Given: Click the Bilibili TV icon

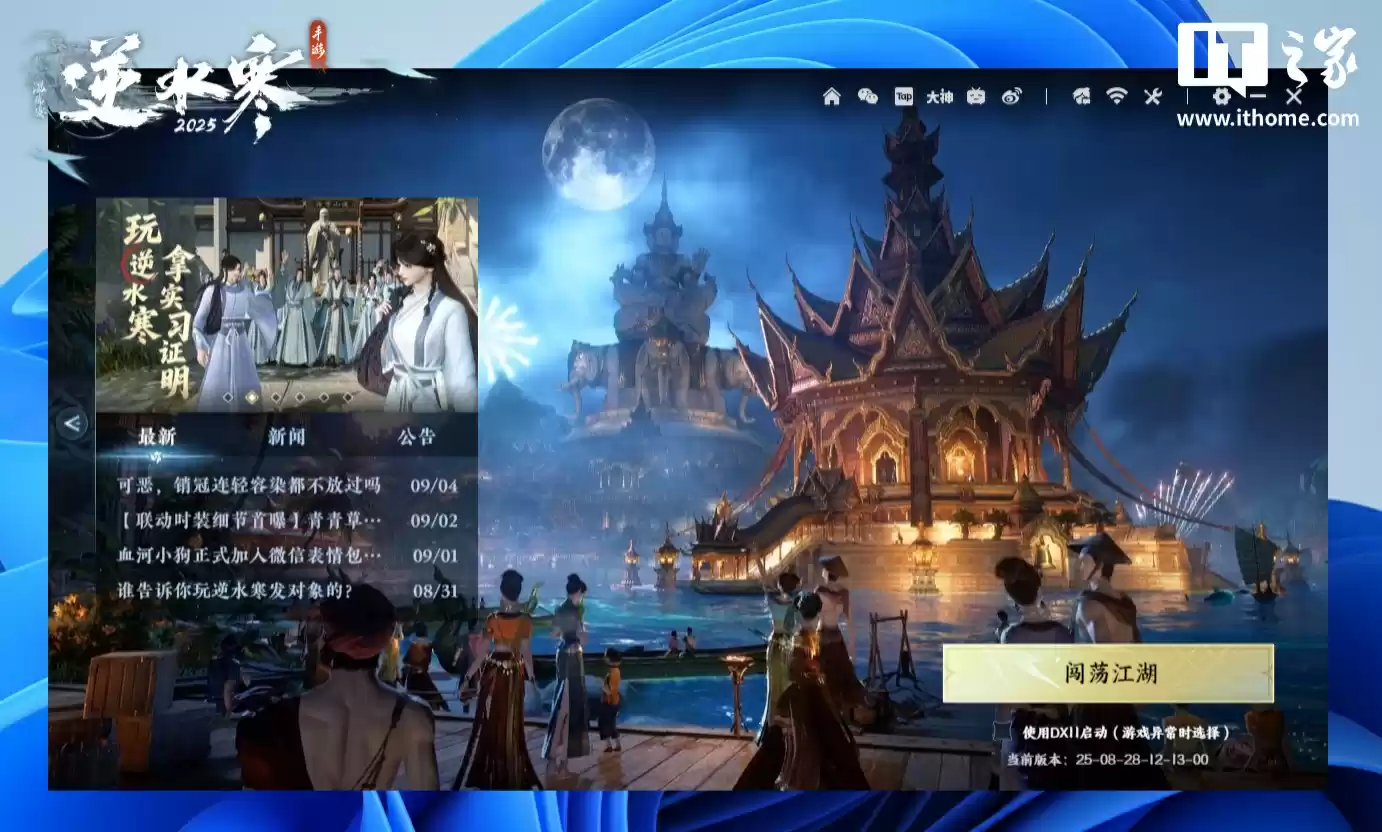Looking at the screenshot, I should (976, 97).
